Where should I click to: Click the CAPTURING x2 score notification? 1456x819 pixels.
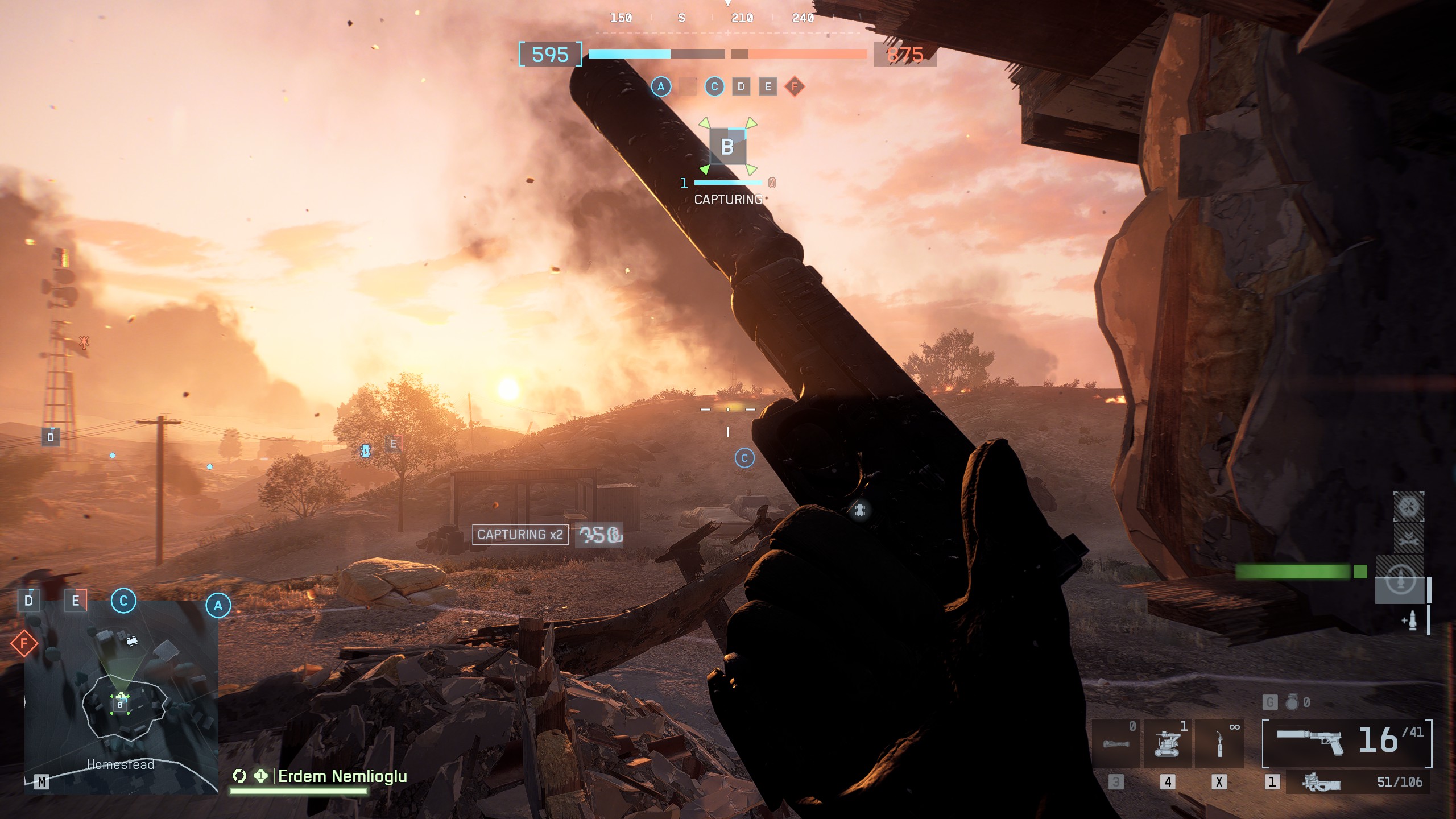pos(520,535)
